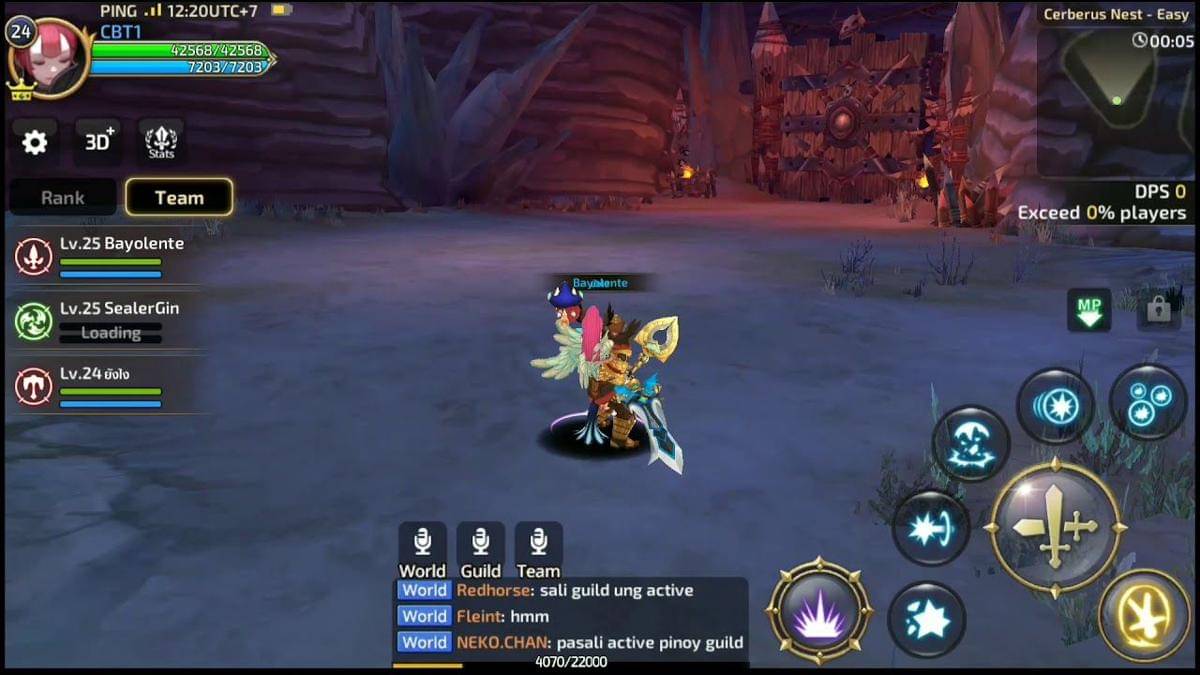Screen dimensions: 1200x675
Task: Open the Cerberus Nest minimap
Action: pos(1115,100)
